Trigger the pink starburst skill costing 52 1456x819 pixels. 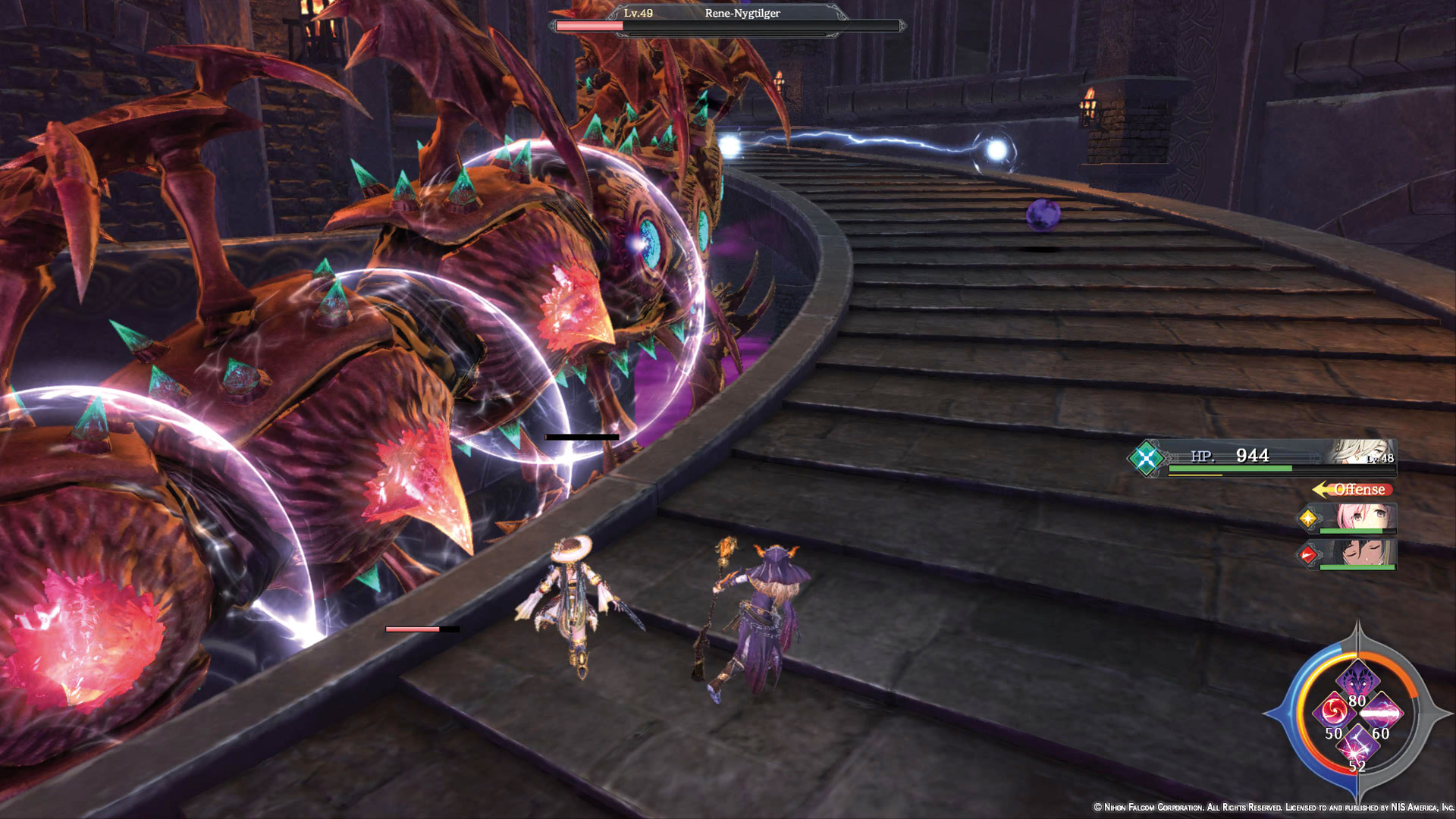pos(1357,746)
